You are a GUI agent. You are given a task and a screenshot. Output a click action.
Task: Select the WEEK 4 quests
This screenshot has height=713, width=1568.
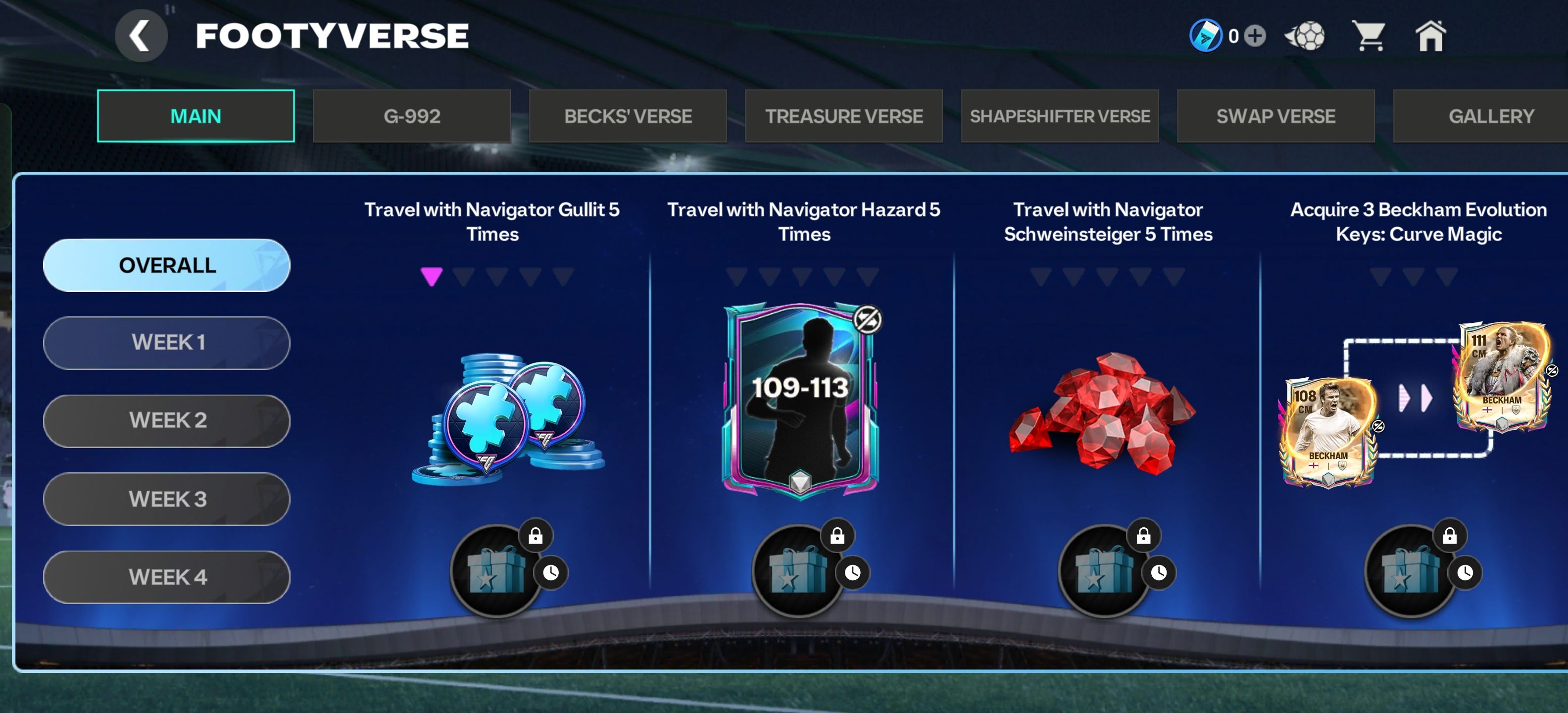(x=167, y=577)
